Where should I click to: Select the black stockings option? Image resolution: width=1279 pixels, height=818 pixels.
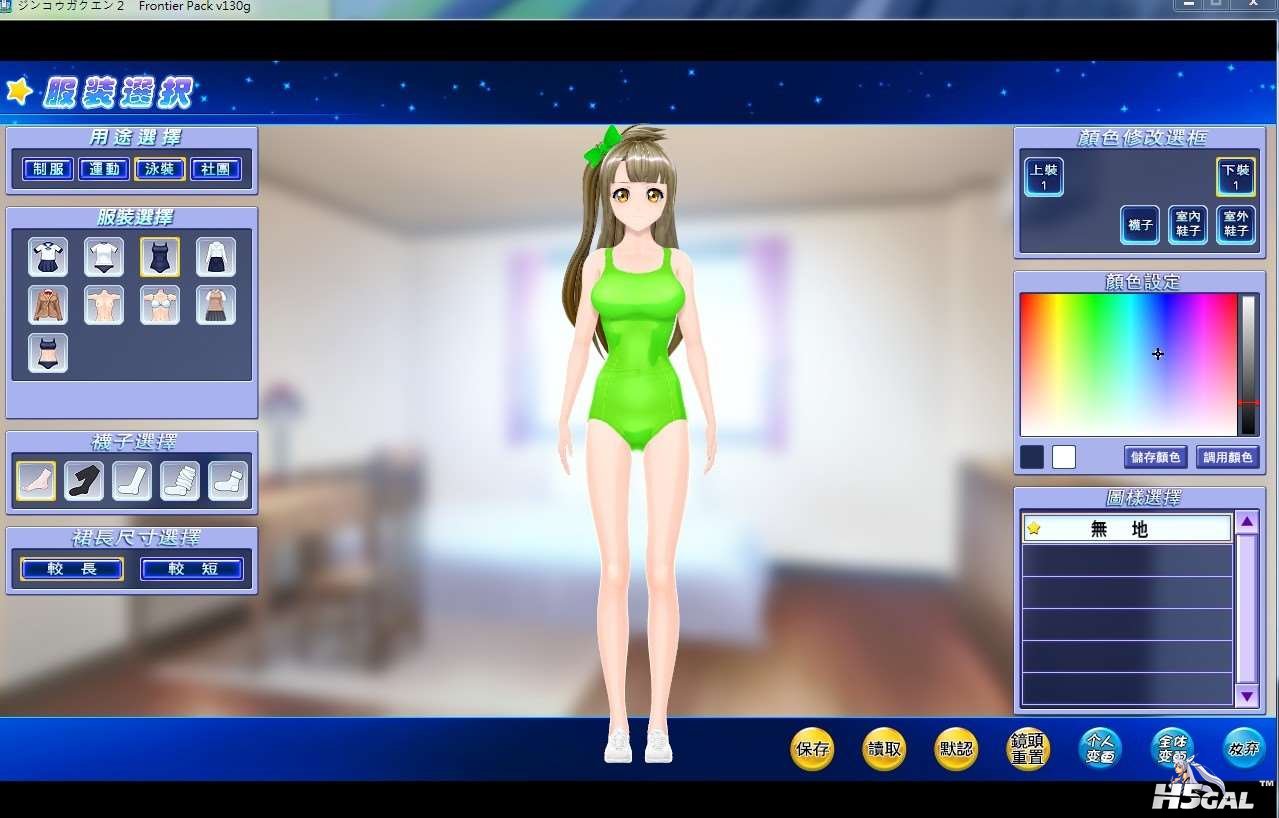(x=84, y=481)
